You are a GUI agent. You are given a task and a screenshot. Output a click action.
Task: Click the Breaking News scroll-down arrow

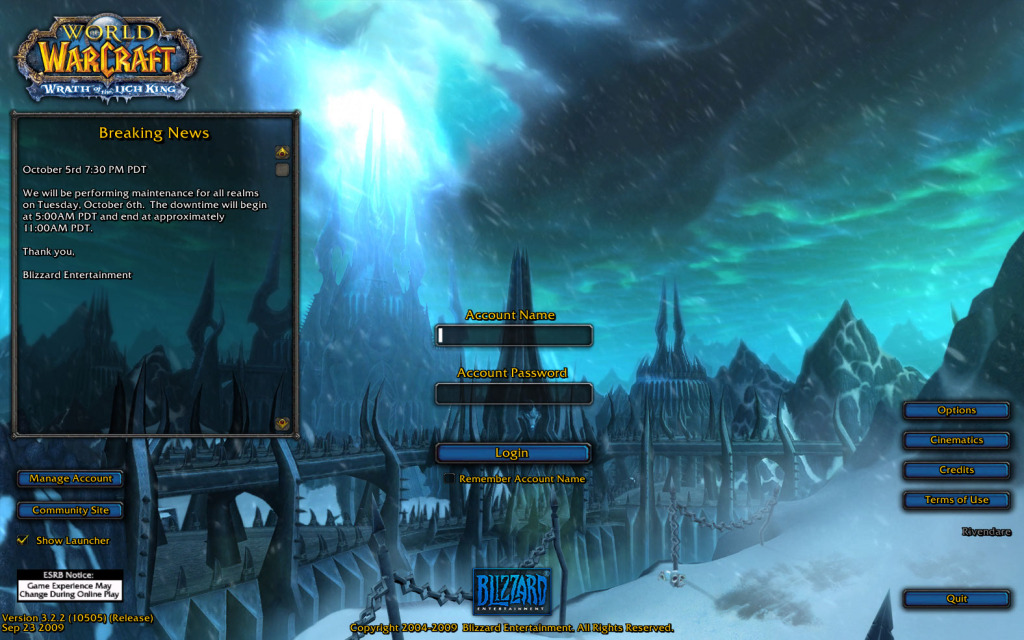click(283, 423)
